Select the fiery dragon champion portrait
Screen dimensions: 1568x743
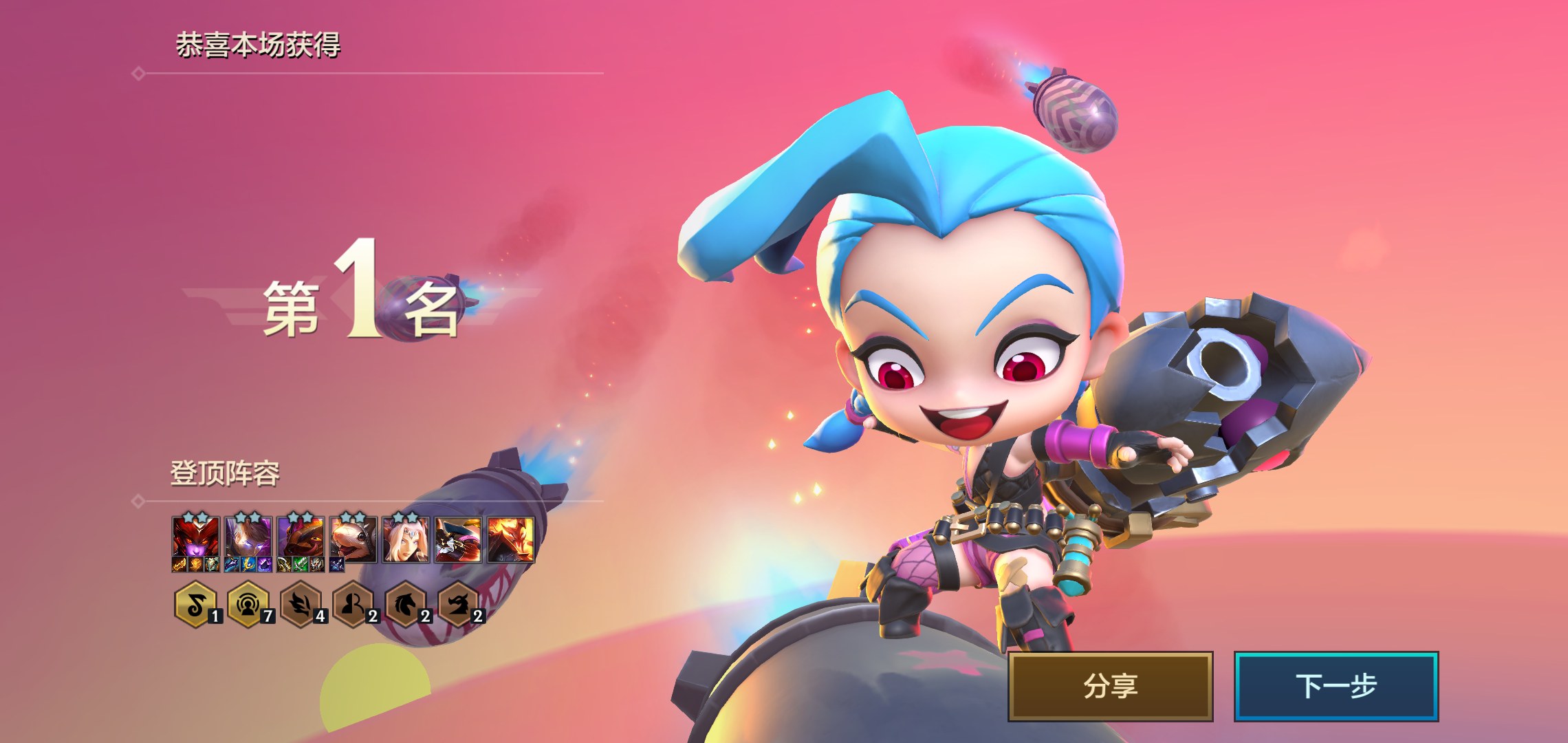click(x=510, y=539)
